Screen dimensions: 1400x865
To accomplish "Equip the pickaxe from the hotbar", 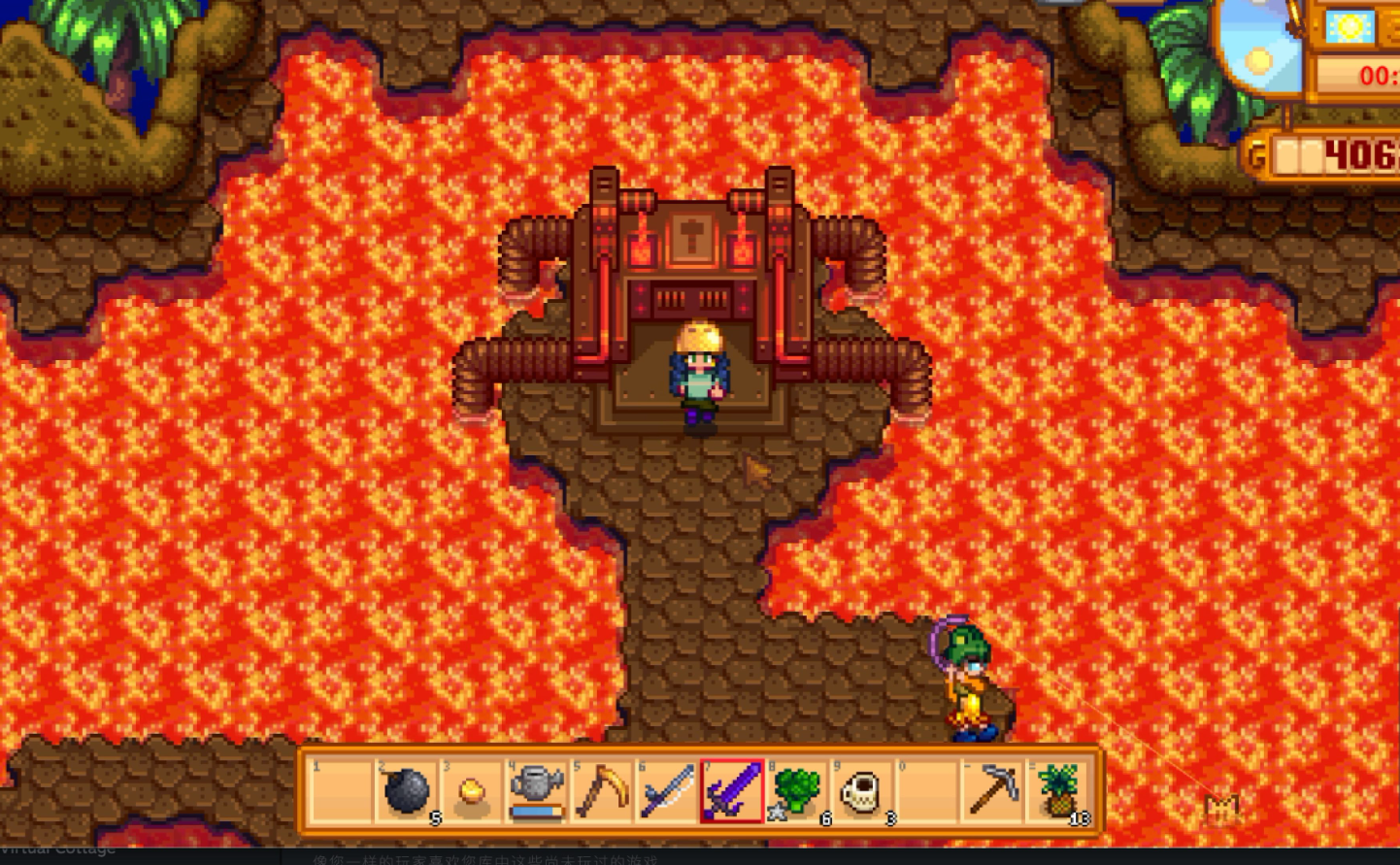I will [x=992, y=790].
